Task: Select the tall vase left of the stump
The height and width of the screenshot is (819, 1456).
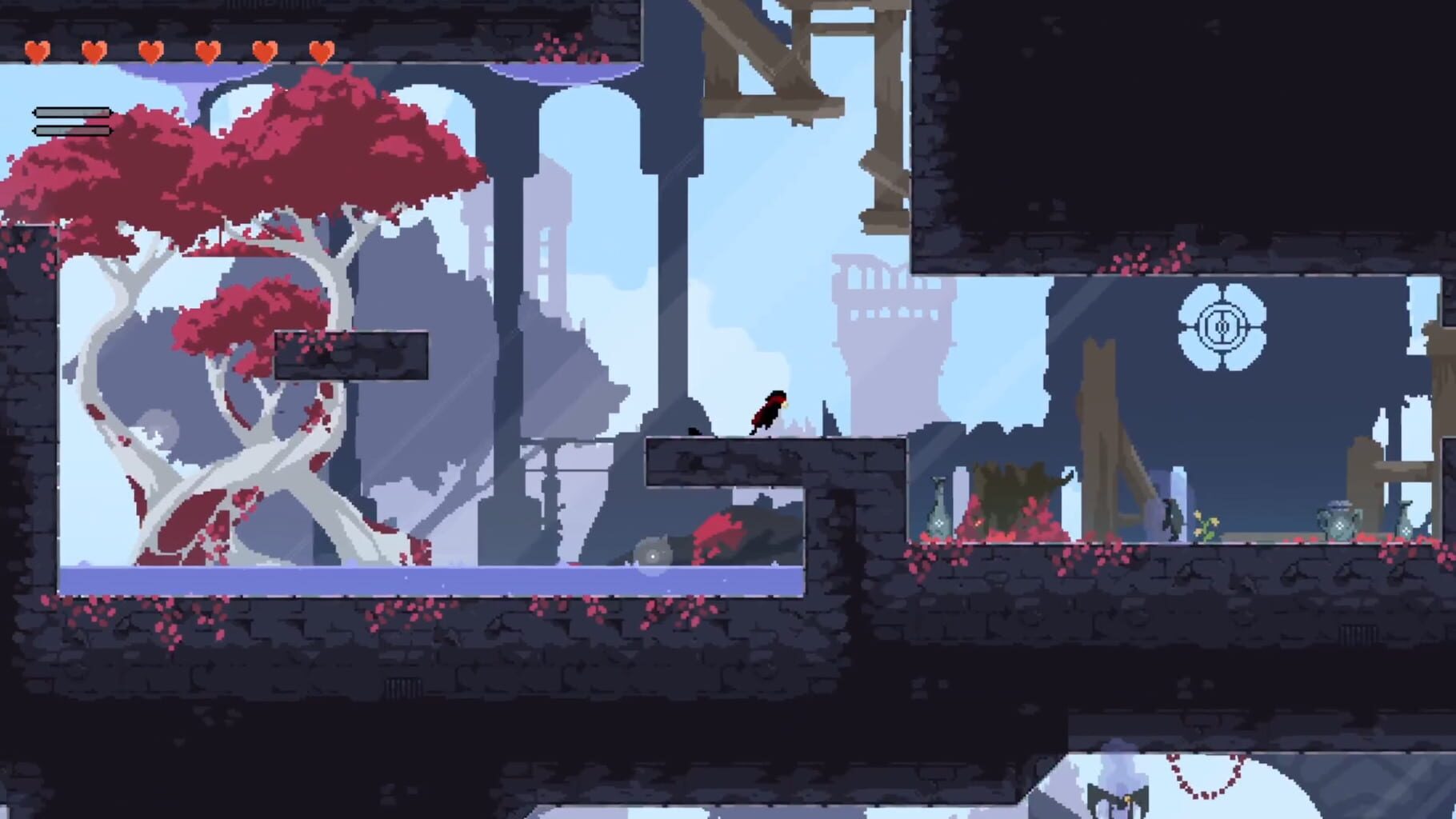Action: tap(938, 512)
